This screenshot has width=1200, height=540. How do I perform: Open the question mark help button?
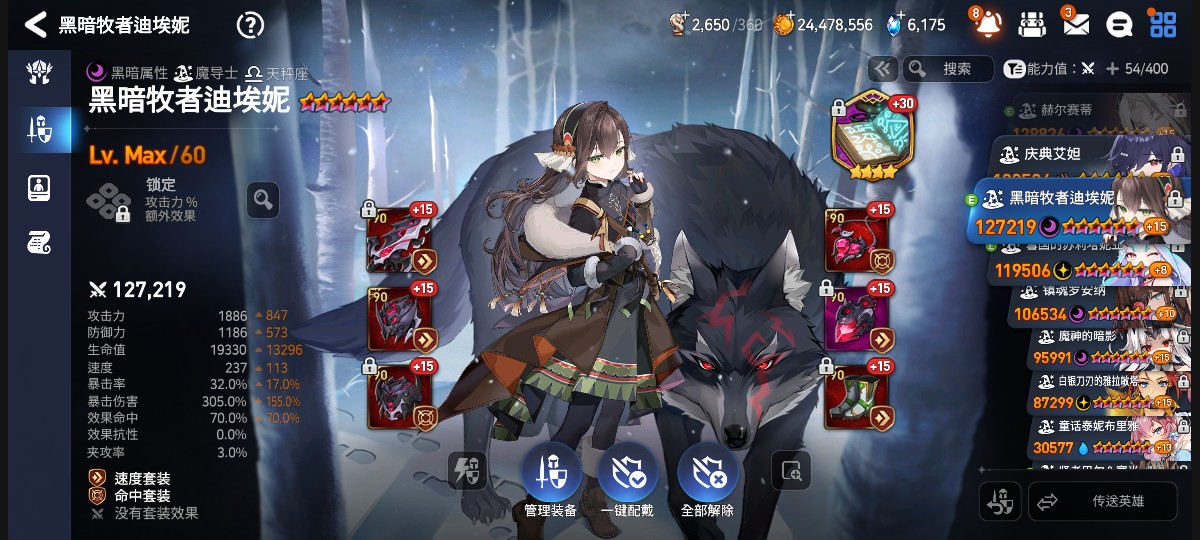coord(250,25)
